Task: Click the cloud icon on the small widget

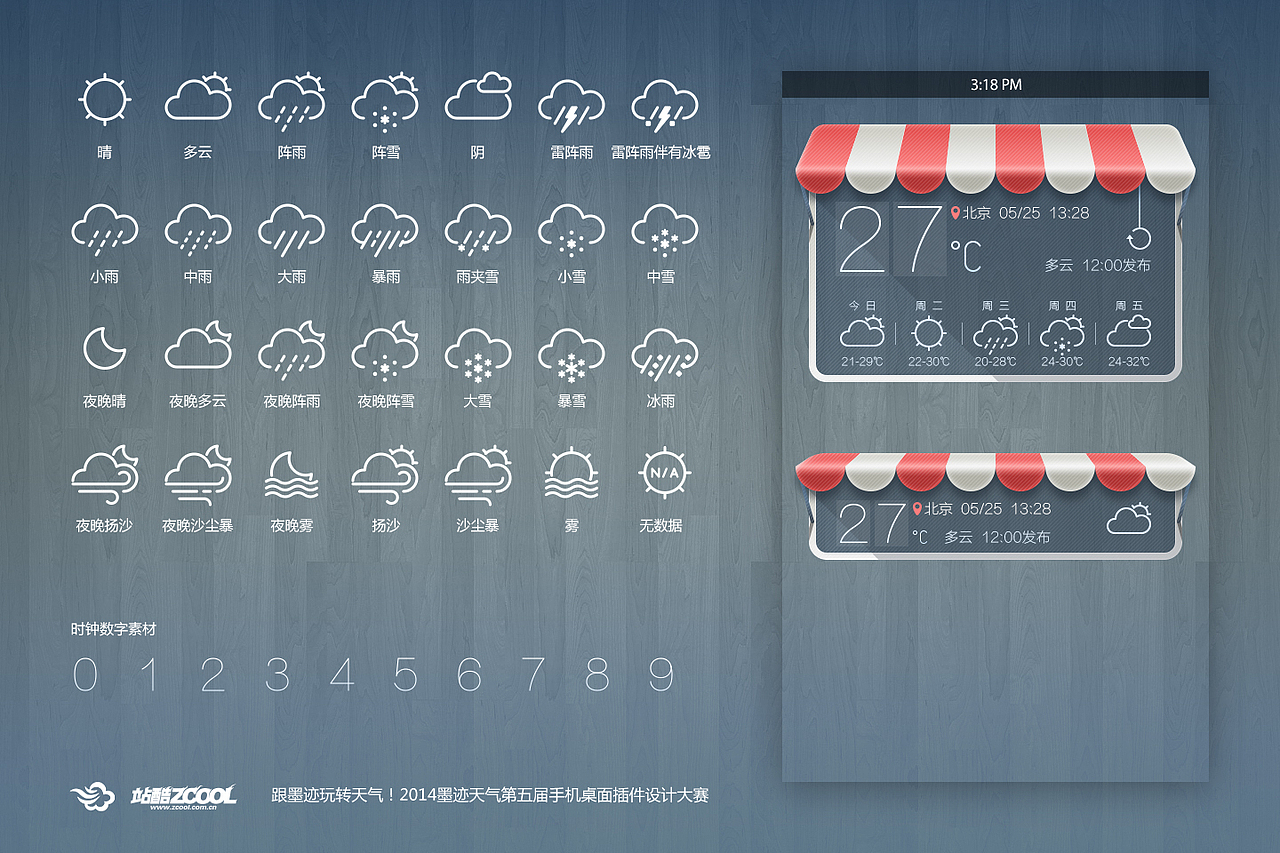Action: [x=1131, y=520]
